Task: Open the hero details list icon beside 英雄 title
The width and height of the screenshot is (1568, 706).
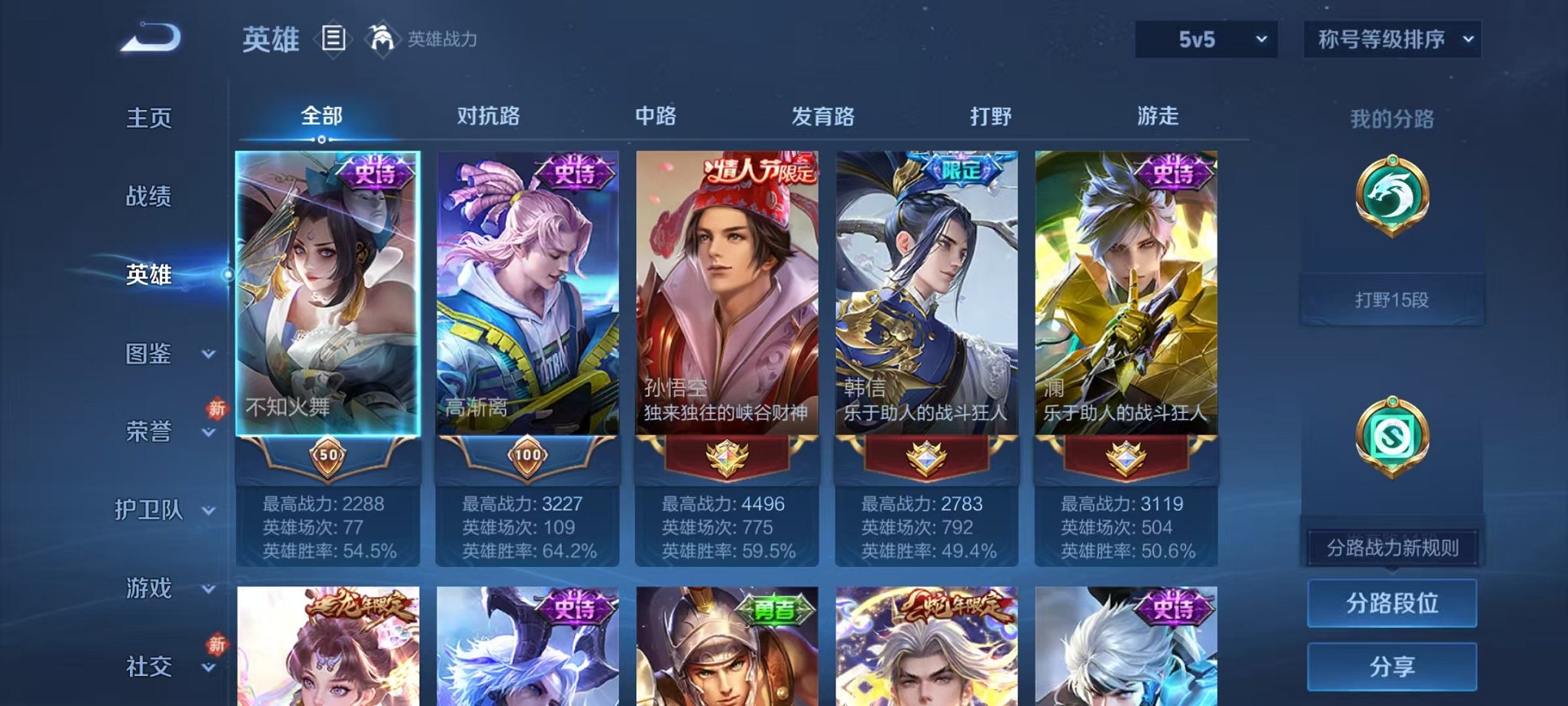Action: click(x=334, y=40)
